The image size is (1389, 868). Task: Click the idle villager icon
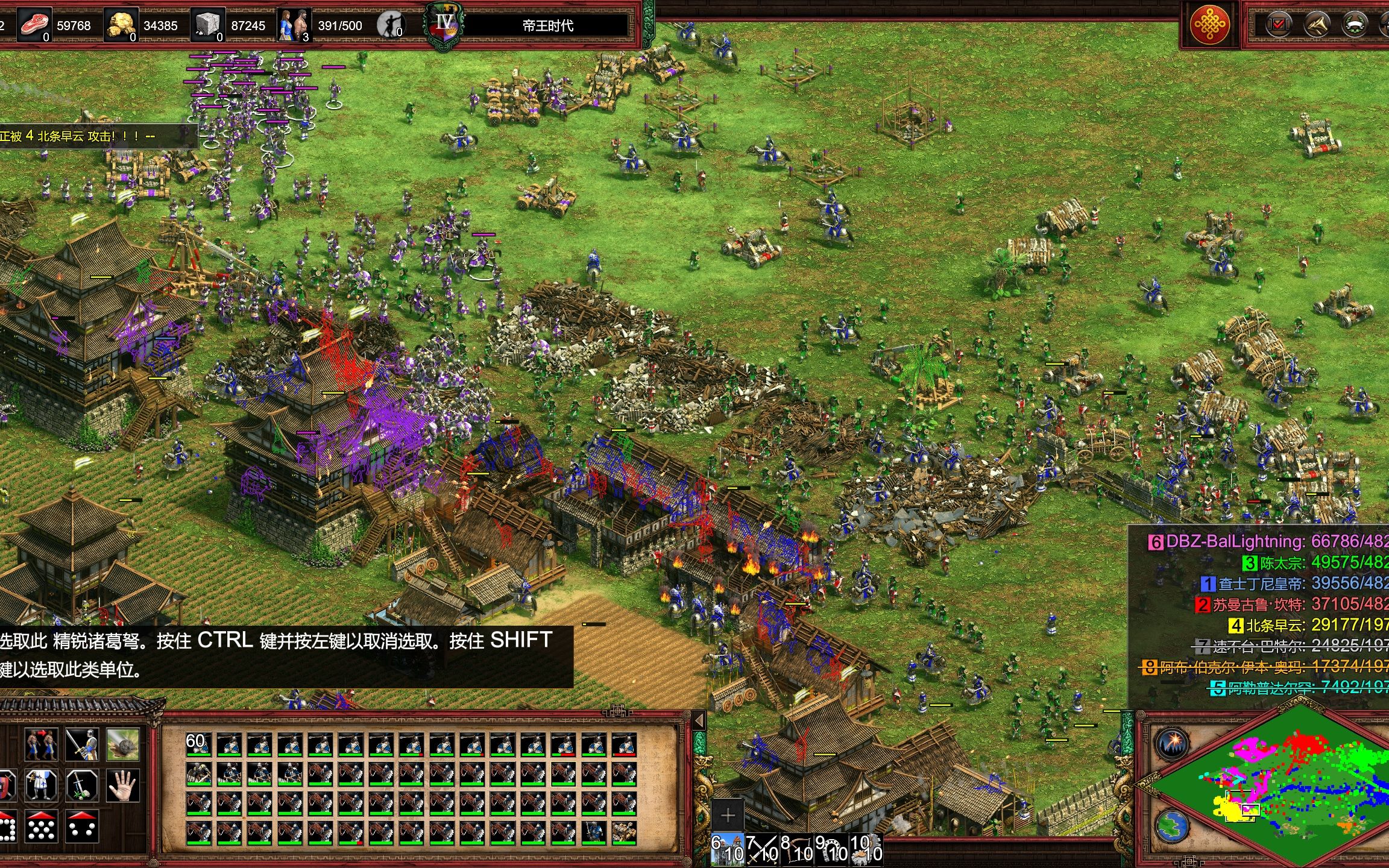click(391, 25)
